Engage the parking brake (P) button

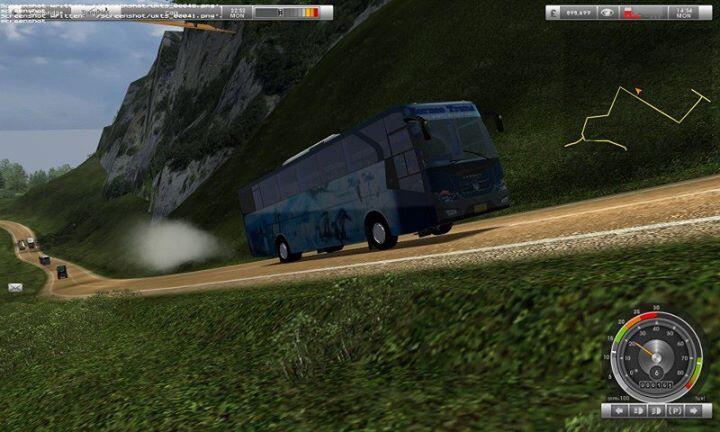674,410
